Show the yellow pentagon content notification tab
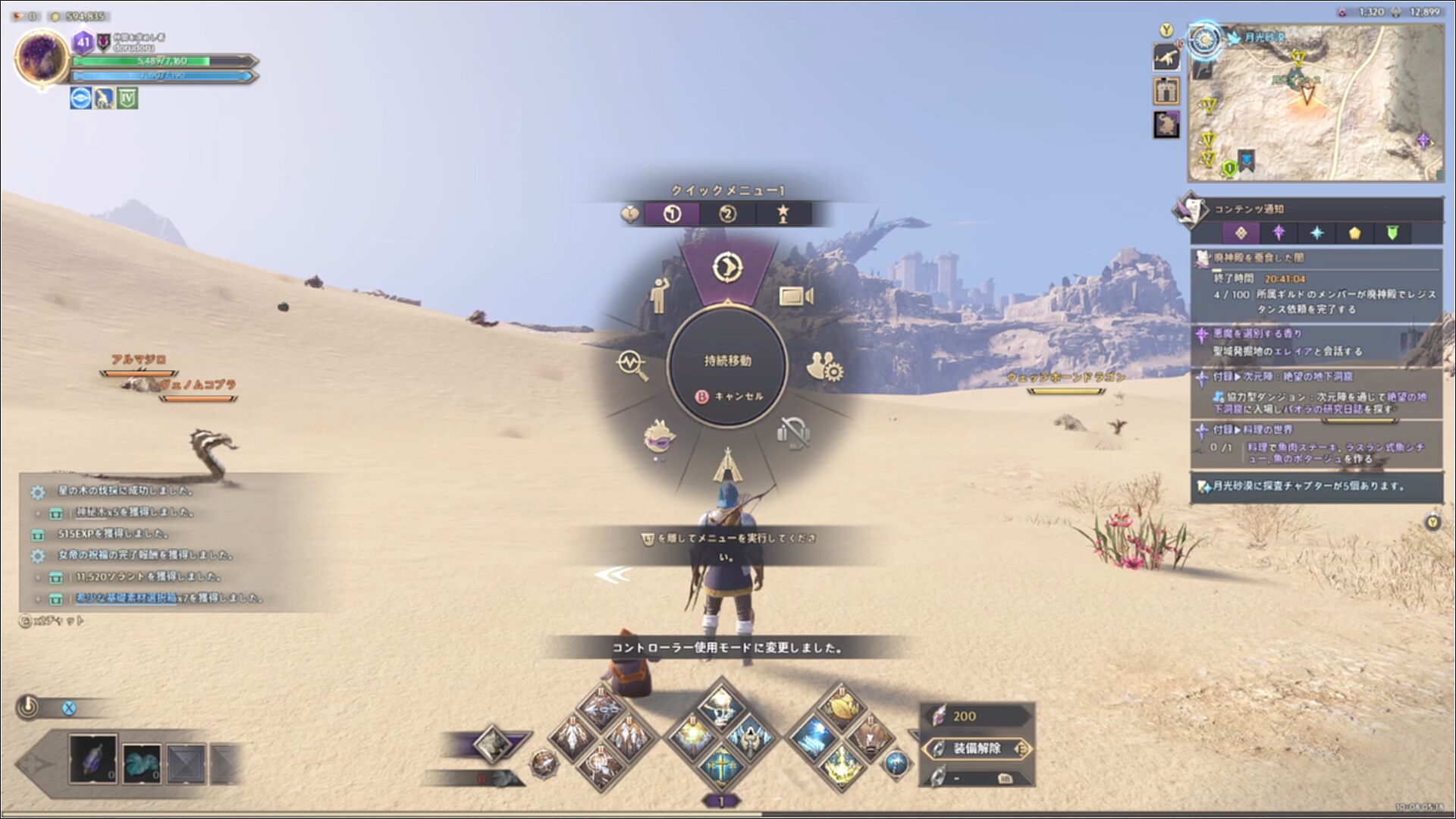Image resolution: width=1456 pixels, height=819 pixels. (1354, 233)
